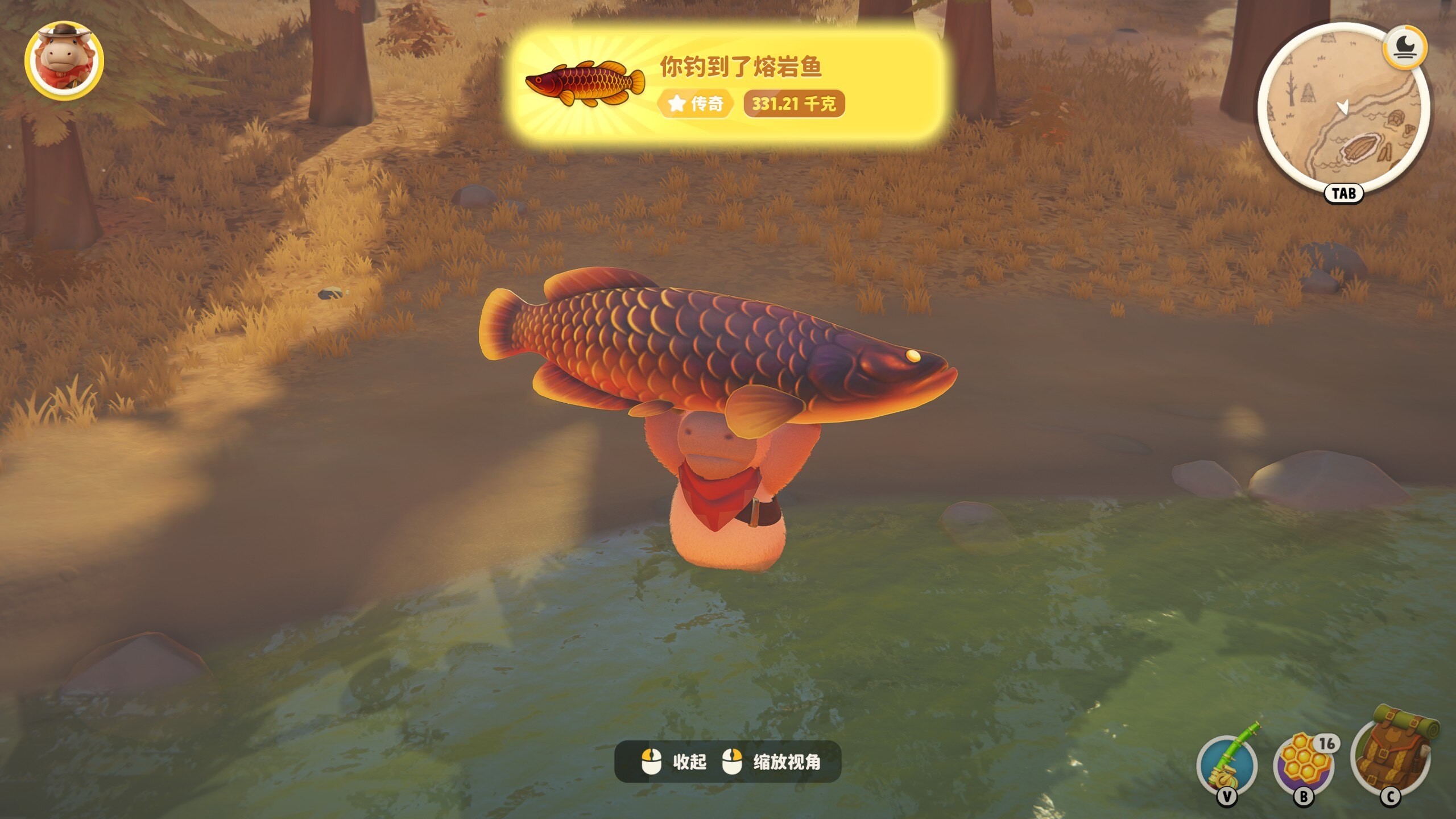Image resolution: width=1456 pixels, height=819 pixels.
Task: Open the circular minimap
Action: coord(1343,111)
